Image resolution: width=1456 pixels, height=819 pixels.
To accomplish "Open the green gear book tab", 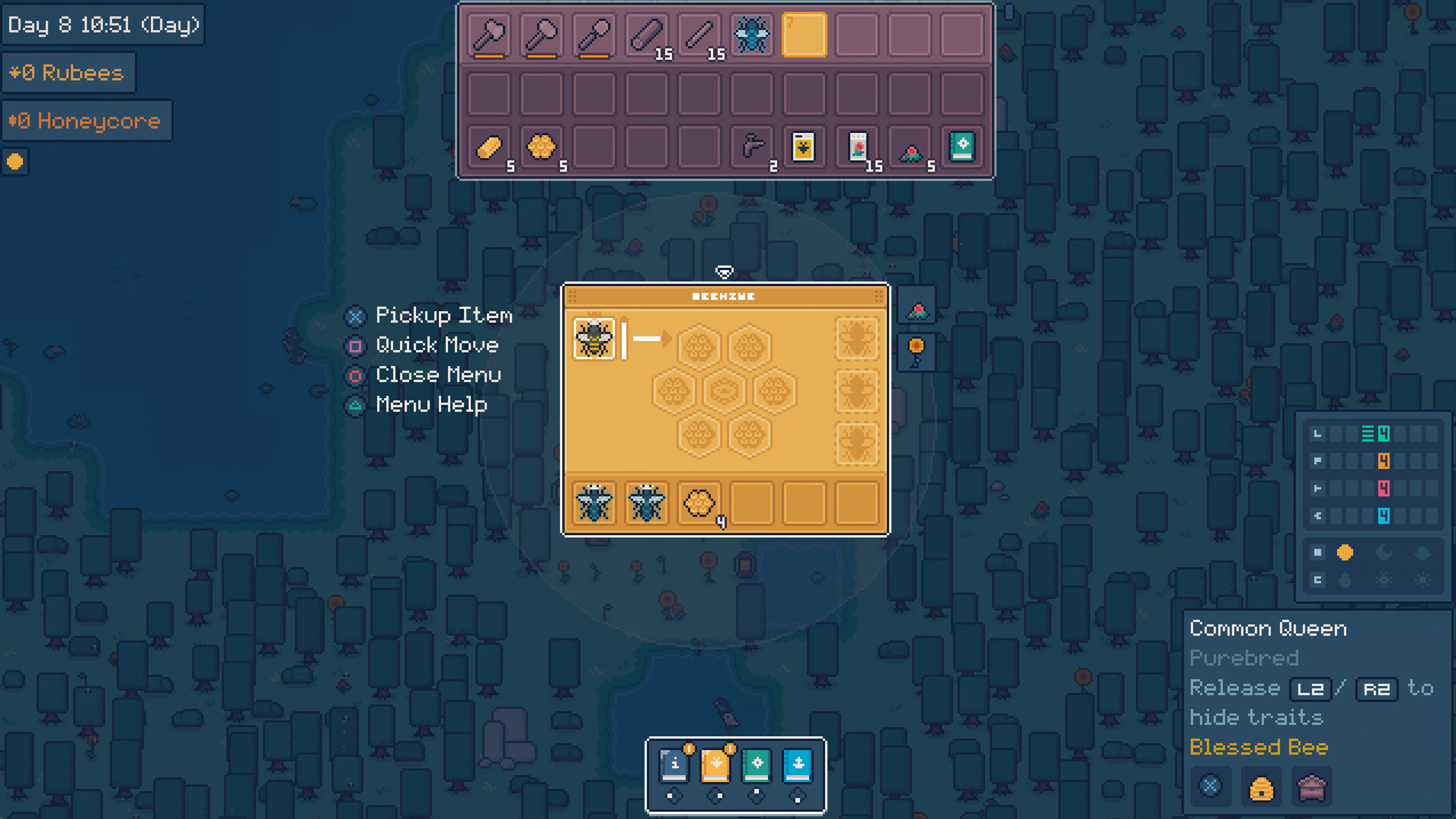I will [x=757, y=766].
